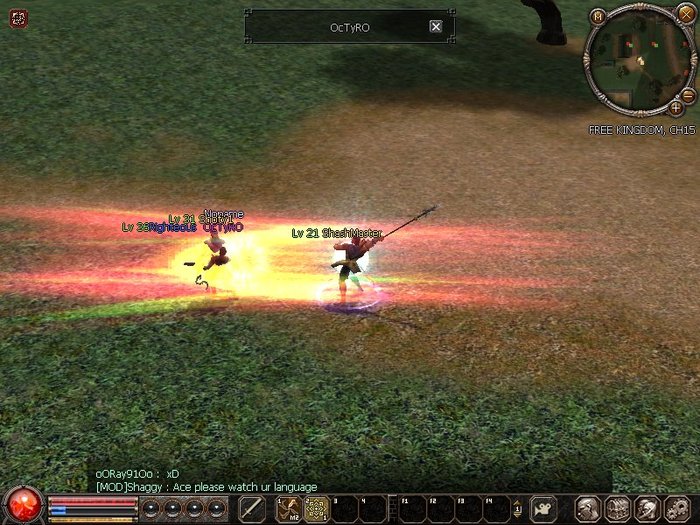This screenshot has height=525, width=700.
Task: Click the mouse button assignment icon left of the menu icons
Action: [543, 508]
